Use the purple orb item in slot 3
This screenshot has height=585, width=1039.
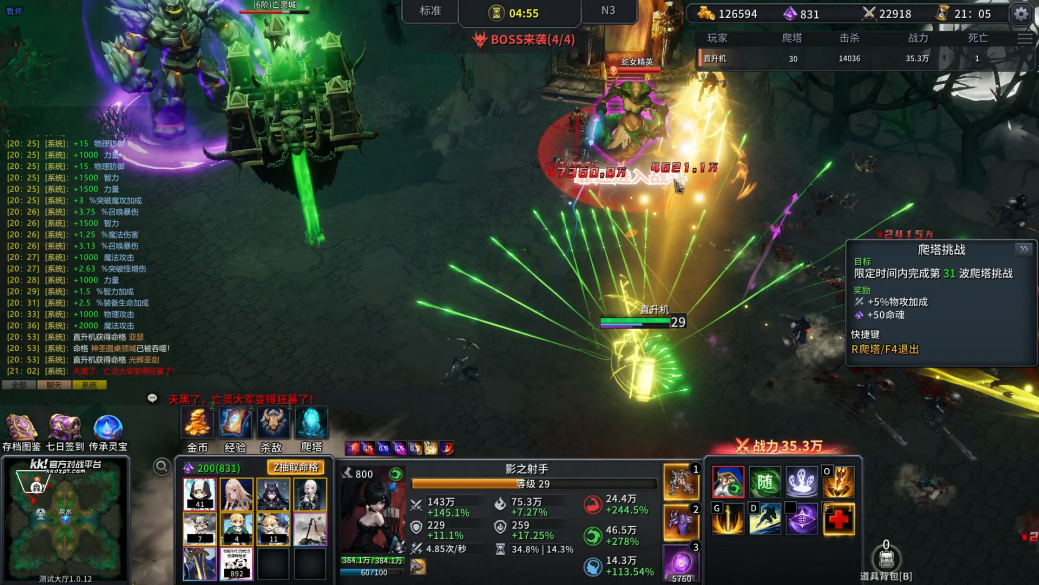[680, 560]
